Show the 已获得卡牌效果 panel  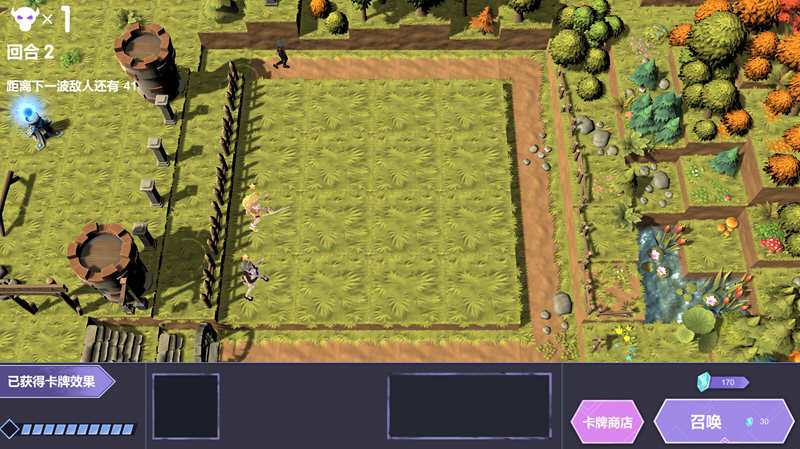click(x=55, y=381)
